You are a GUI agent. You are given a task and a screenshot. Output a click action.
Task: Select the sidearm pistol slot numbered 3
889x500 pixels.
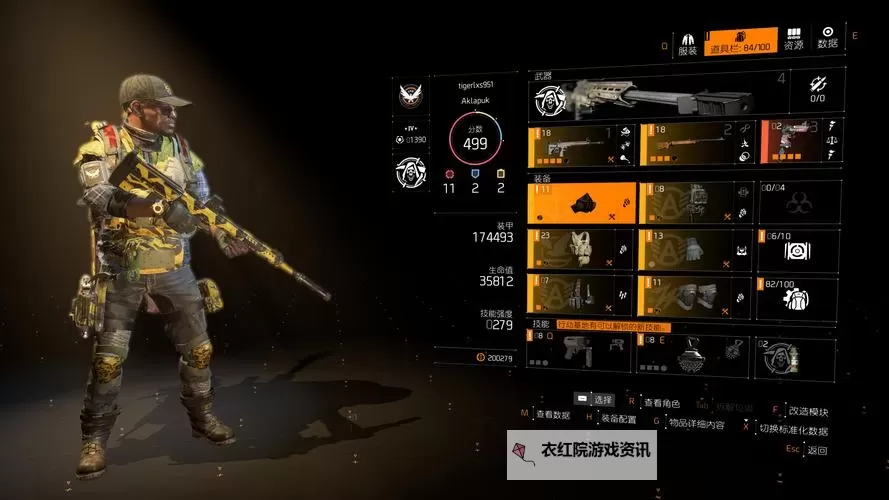(801, 143)
